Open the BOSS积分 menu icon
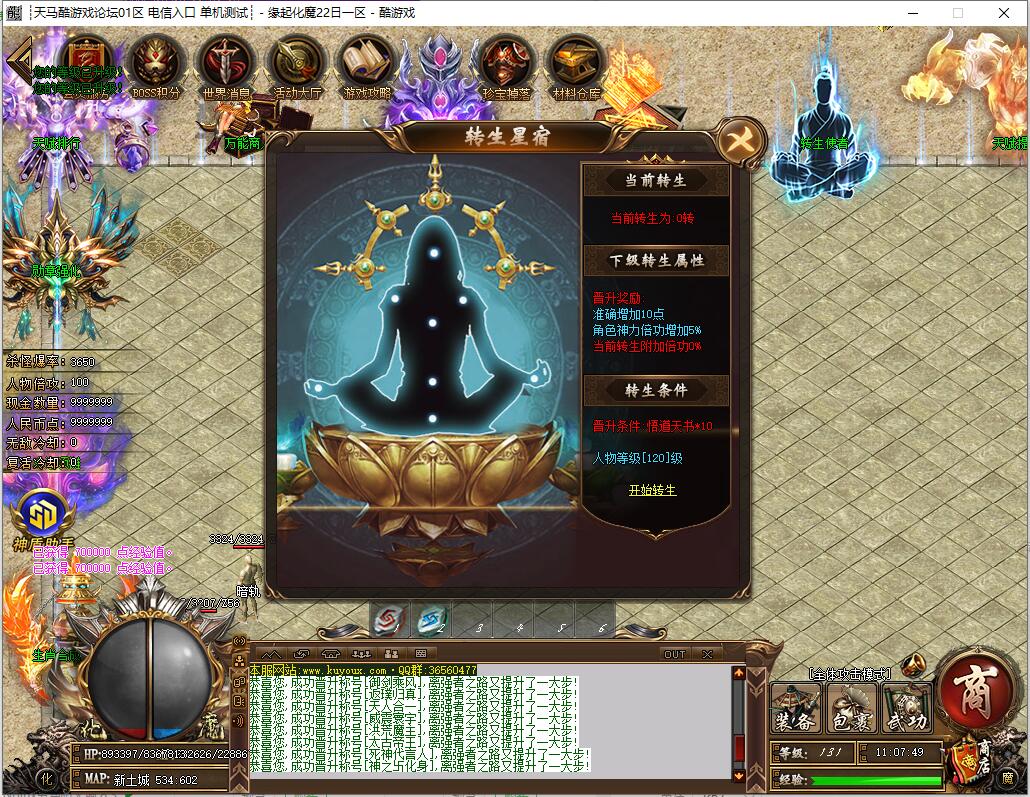Screen dimensions: 1030x797 point(156,64)
